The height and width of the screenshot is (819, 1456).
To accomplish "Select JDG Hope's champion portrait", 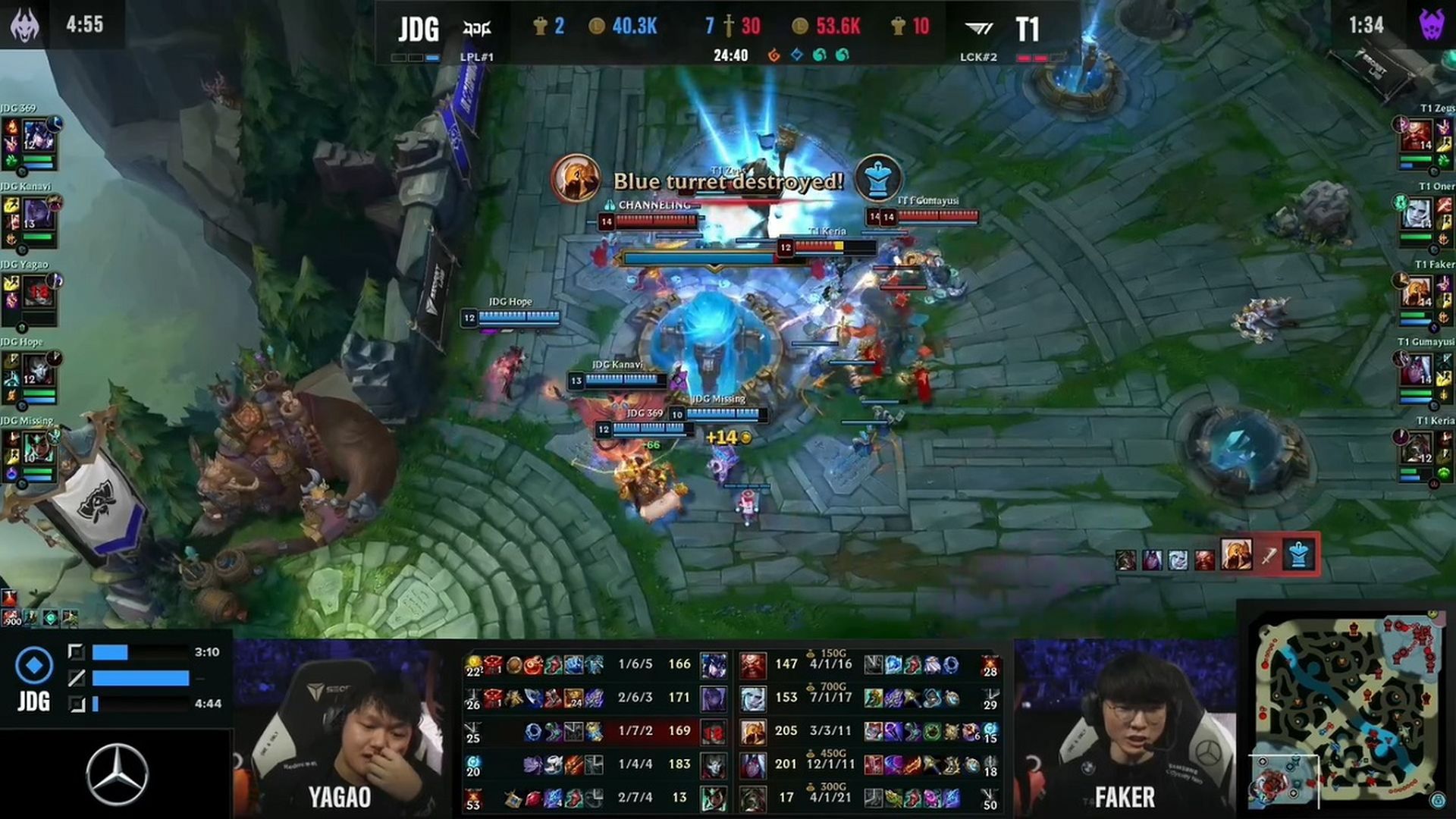I will point(38,371).
